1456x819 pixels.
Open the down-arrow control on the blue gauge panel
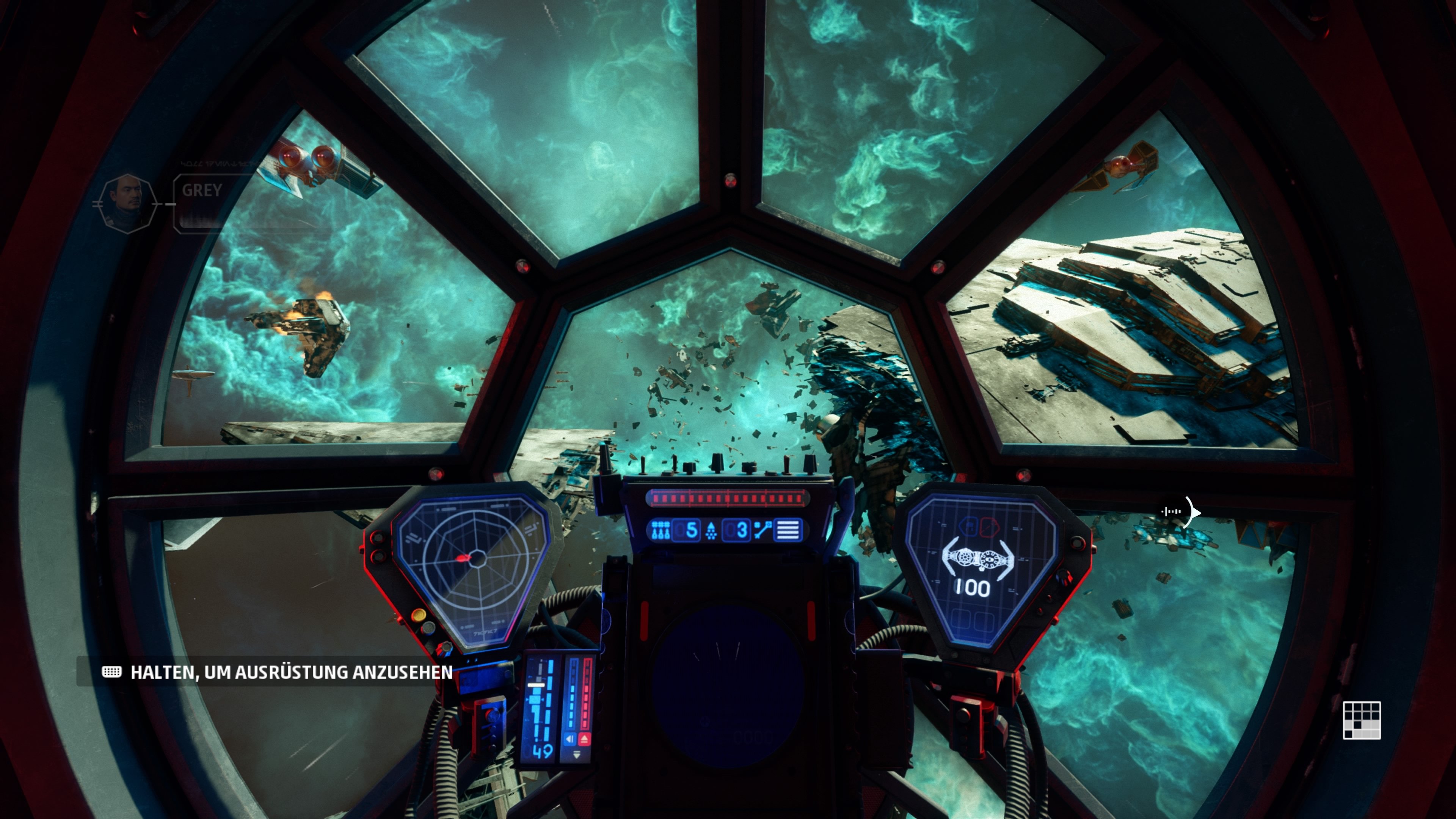pos(577,755)
